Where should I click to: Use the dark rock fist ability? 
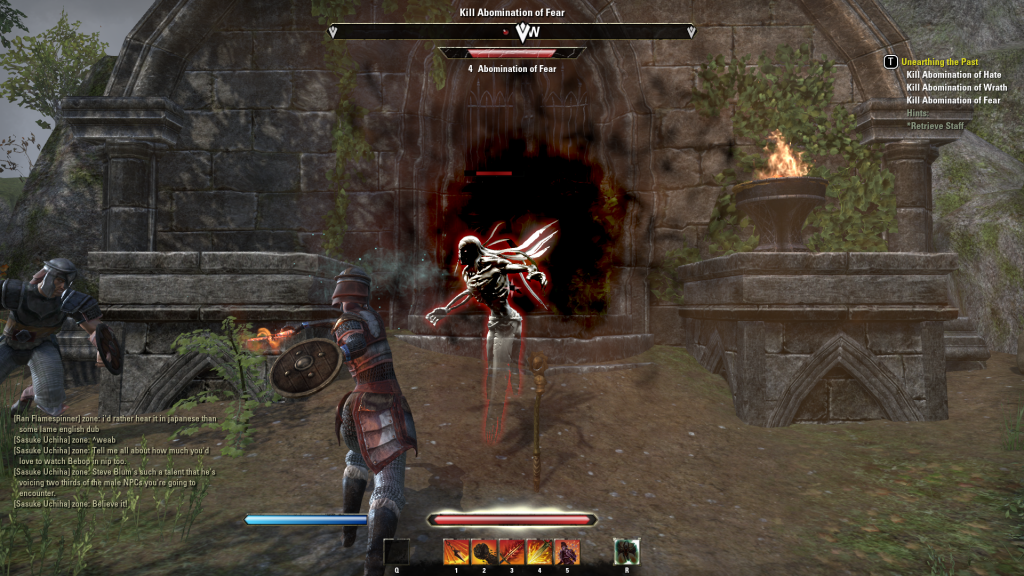pos(484,551)
